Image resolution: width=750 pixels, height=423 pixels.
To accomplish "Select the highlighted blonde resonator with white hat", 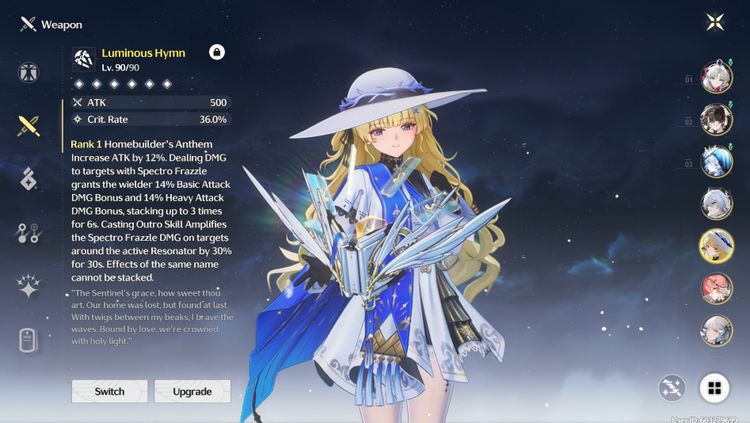I will point(716,247).
